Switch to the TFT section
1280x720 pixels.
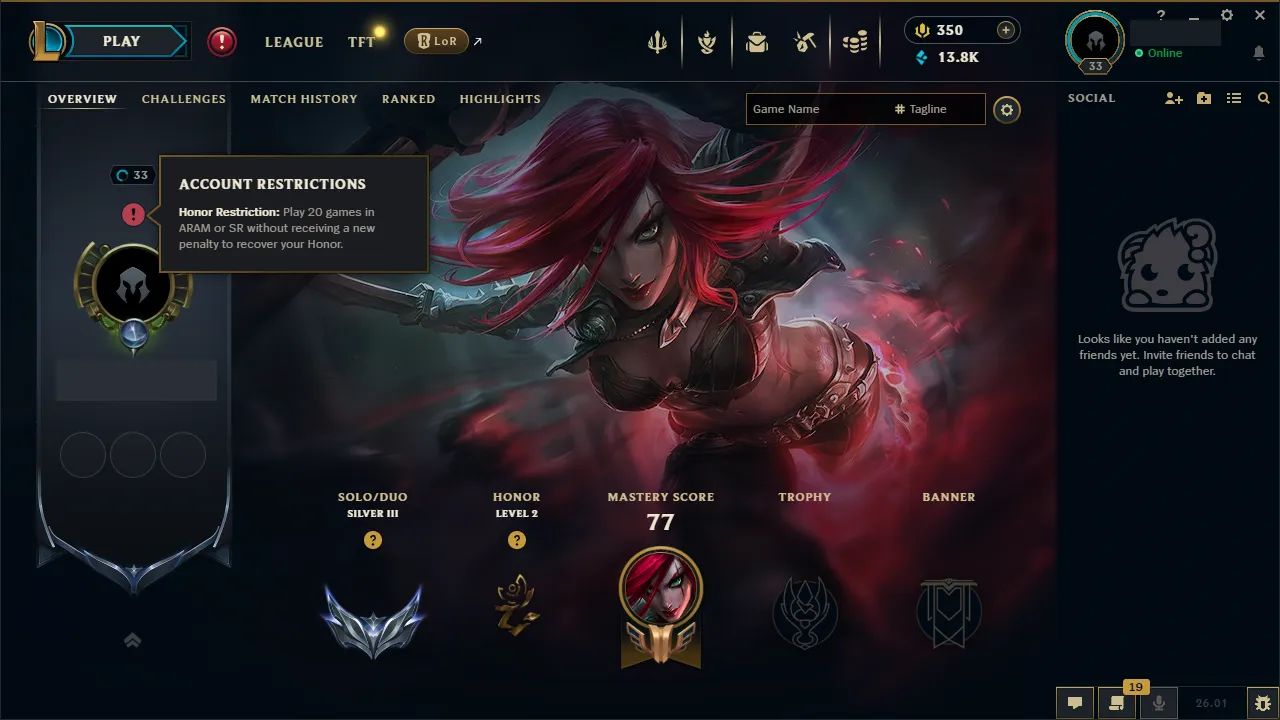tap(361, 42)
